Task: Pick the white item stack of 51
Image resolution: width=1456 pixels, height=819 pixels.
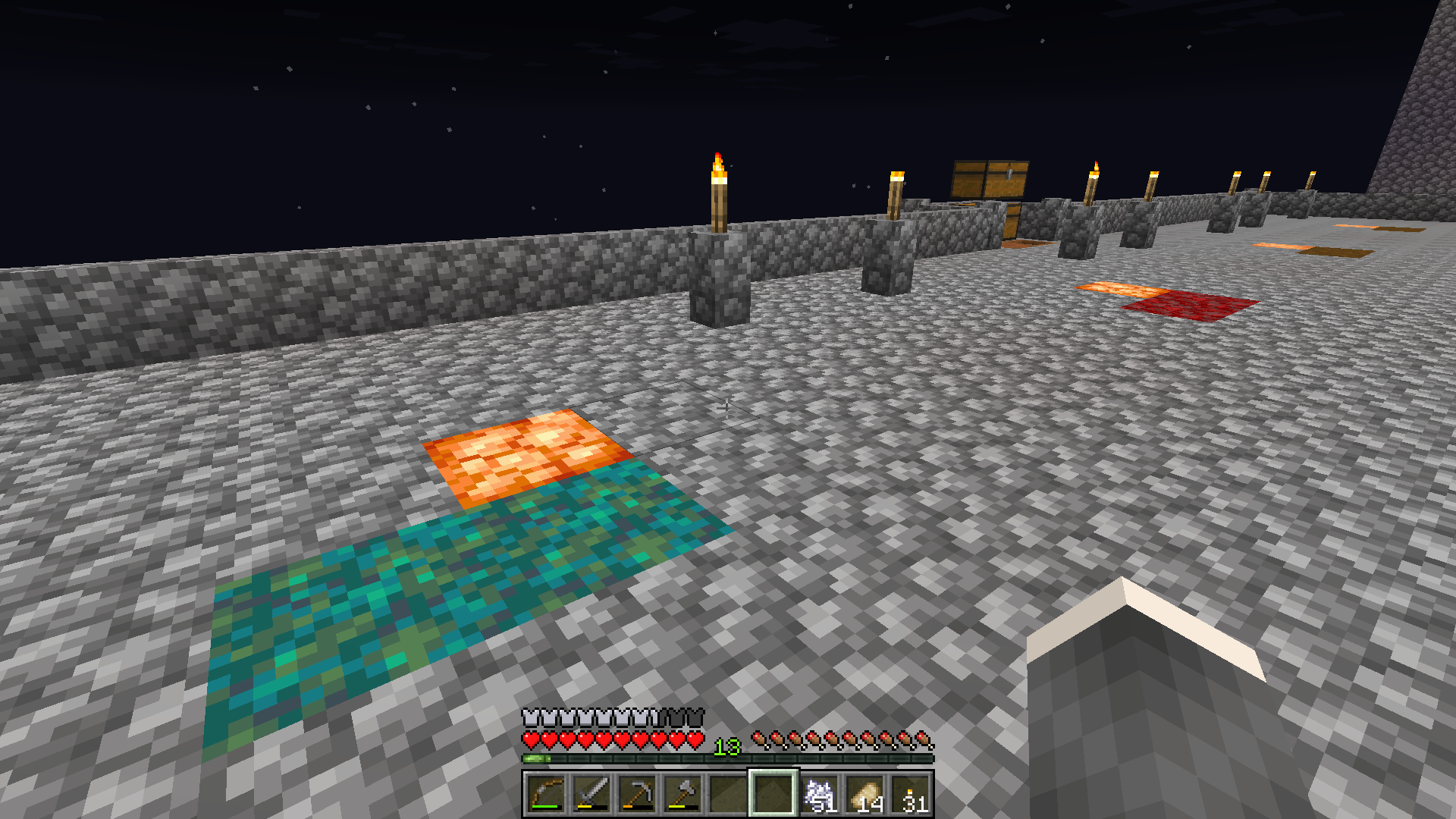Action: (819, 794)
